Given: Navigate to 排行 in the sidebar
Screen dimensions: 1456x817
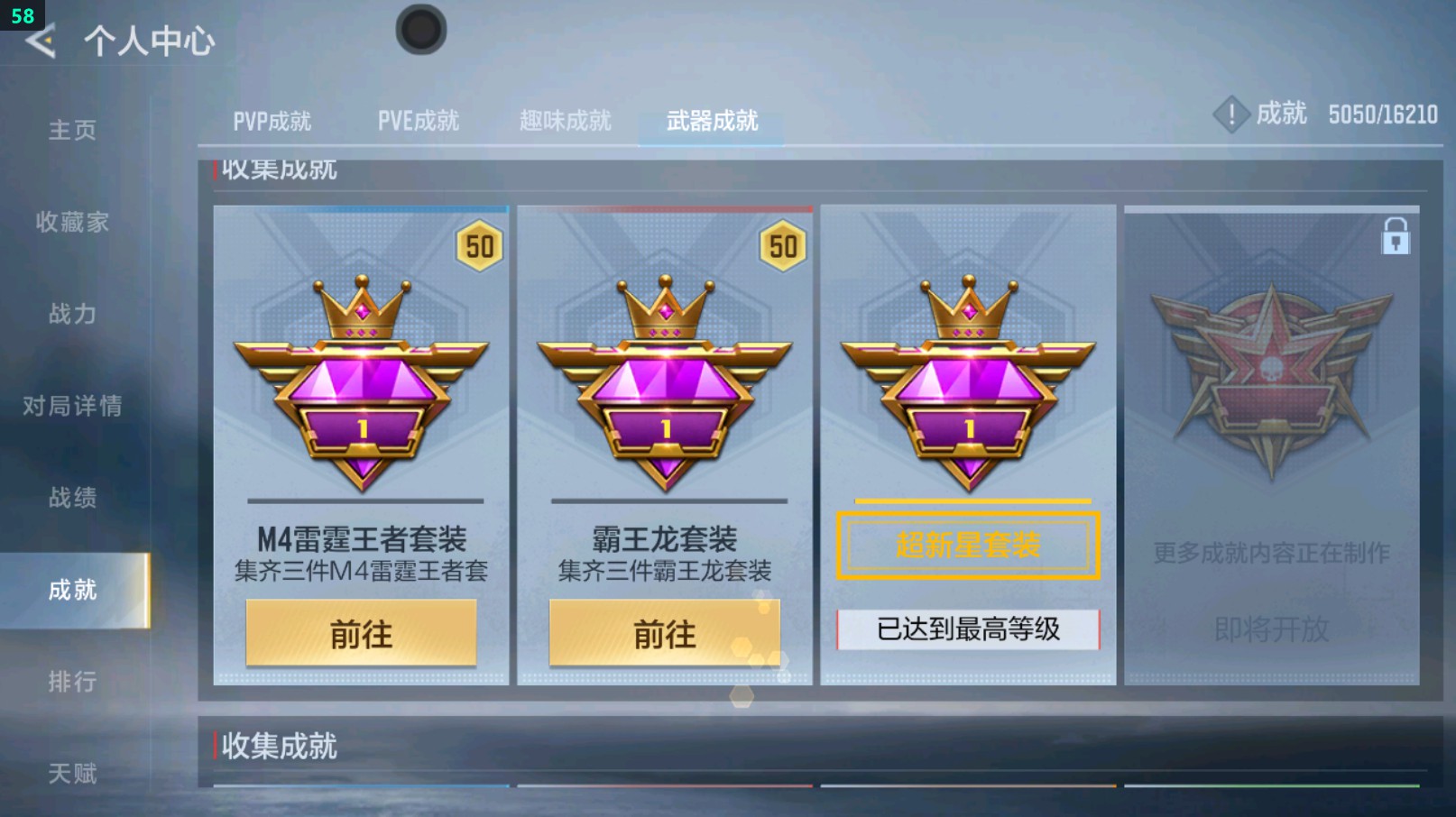Looking at the screenshot, I should click(x=72, y=682).
